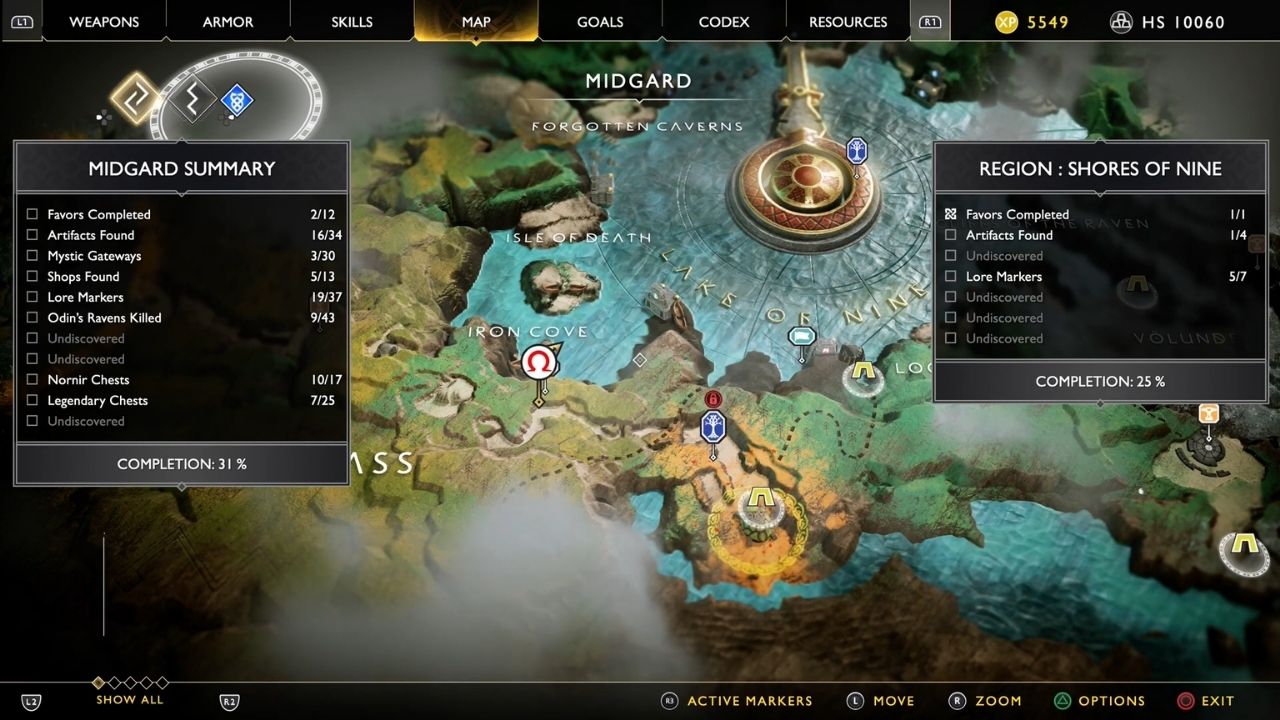Select the Skills tab
1280x720 pixels.
click(351, 22)
